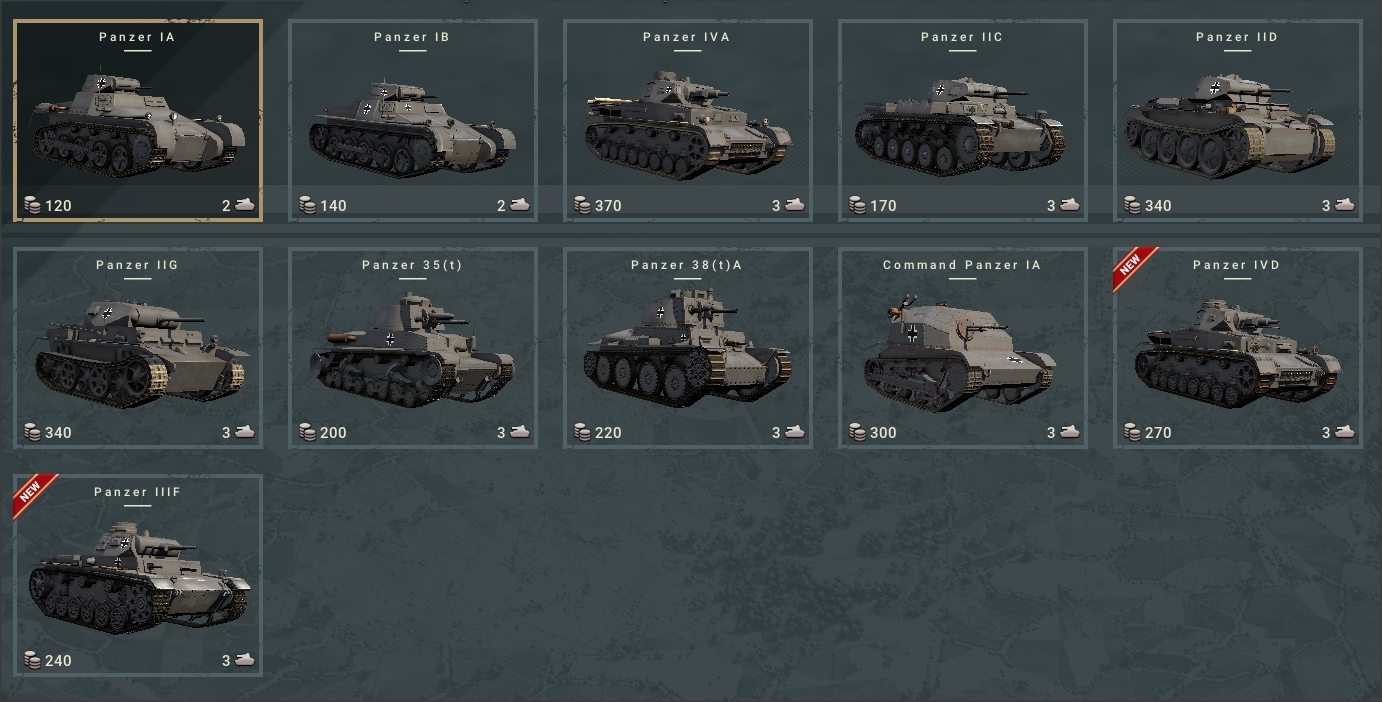Pick the new Panzer IVD tank
The image size is (1382, 702).
coord(1238,348)
